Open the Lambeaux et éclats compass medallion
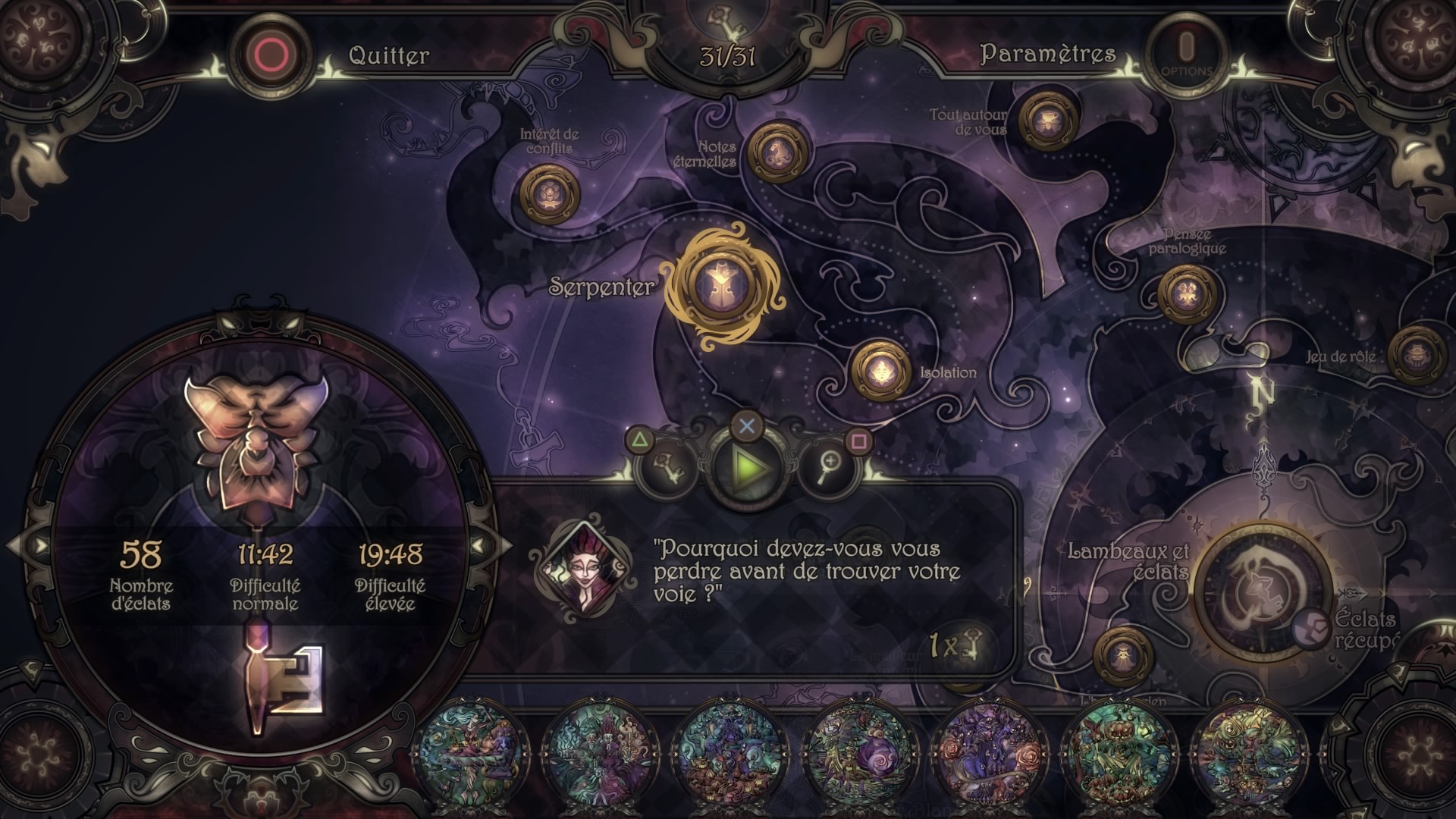This screenshot has width=1456, height=819. pos(1262,591)
